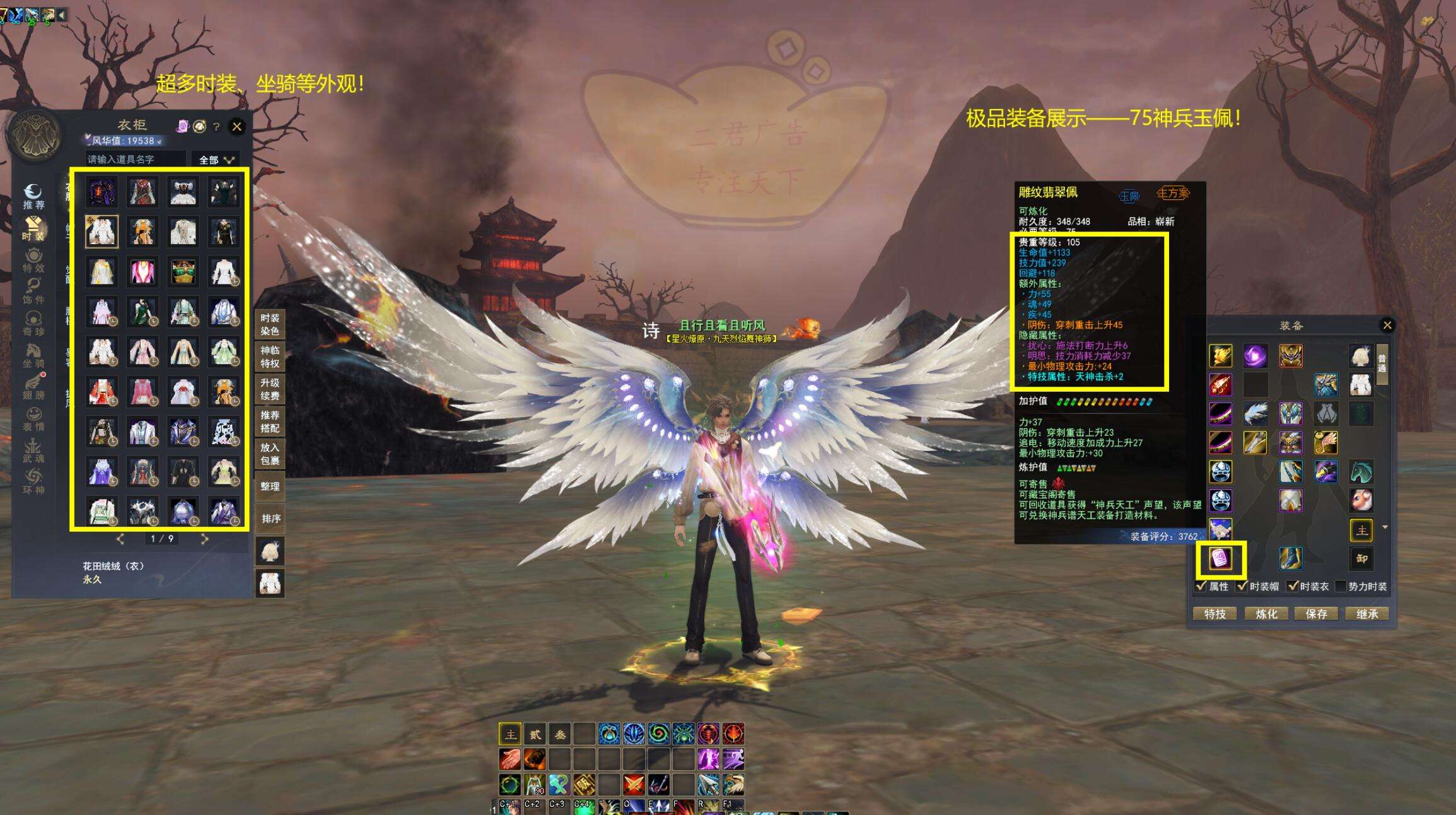Click the 放入包裹 button
Viewport: 1456px width, 815px height.
click(270, 454)
